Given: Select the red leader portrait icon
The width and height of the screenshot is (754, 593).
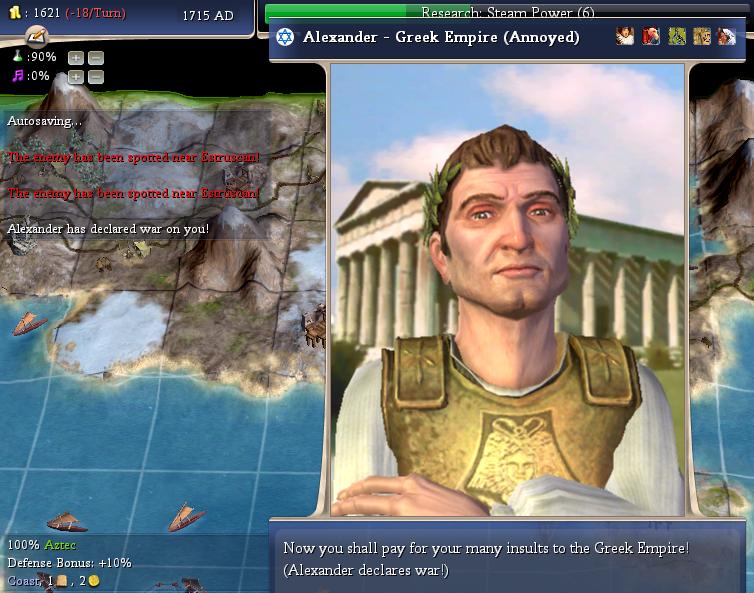Looking at the screenshot, I should click(651, 37).
